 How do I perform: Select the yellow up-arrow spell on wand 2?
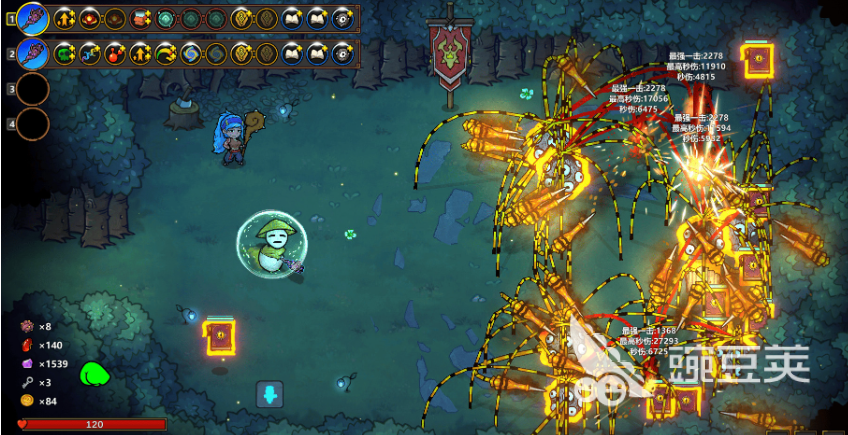[x=140, y=54]
